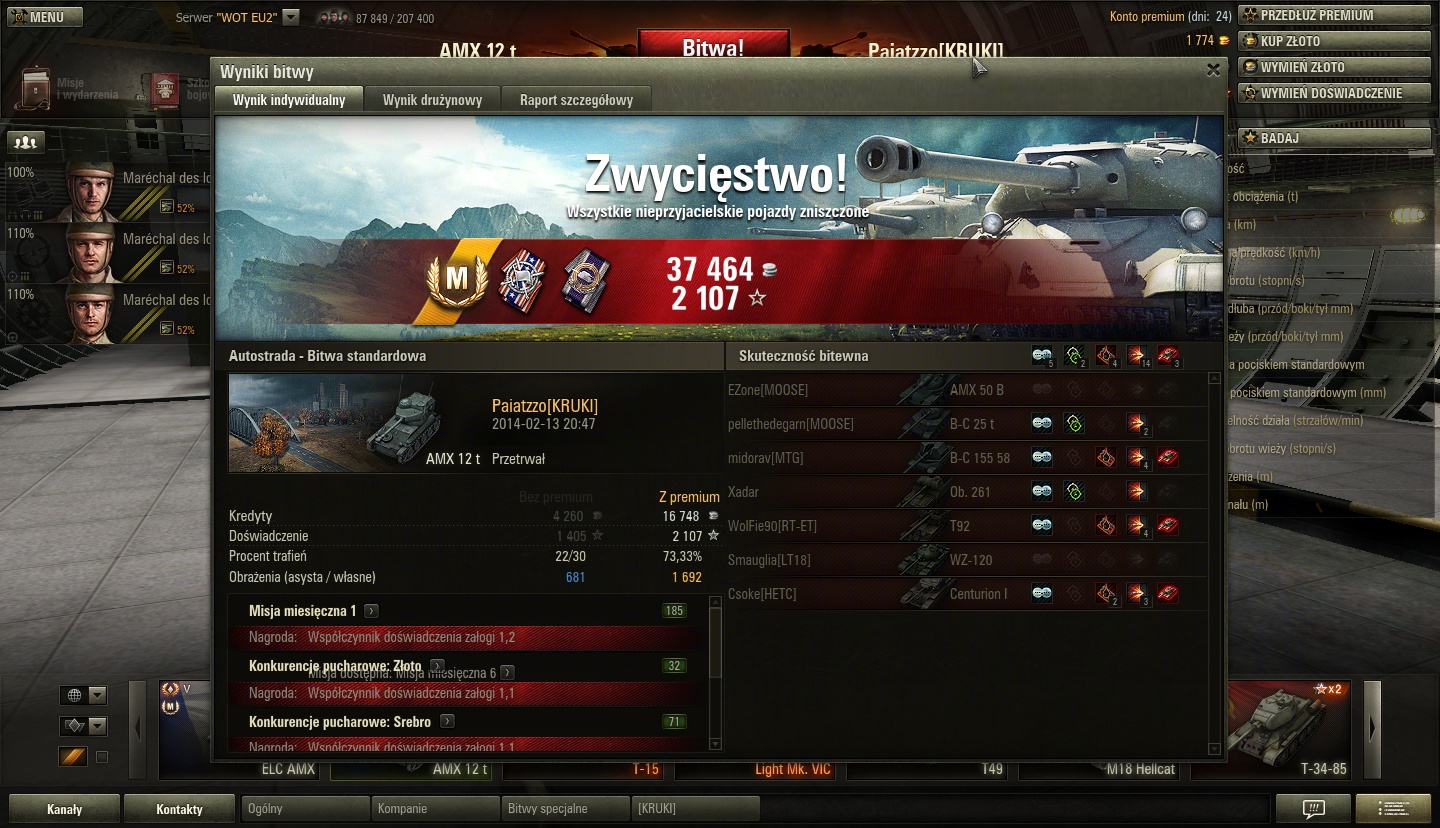
Task: Open the Kontakty list
Action: coord(179,809)
